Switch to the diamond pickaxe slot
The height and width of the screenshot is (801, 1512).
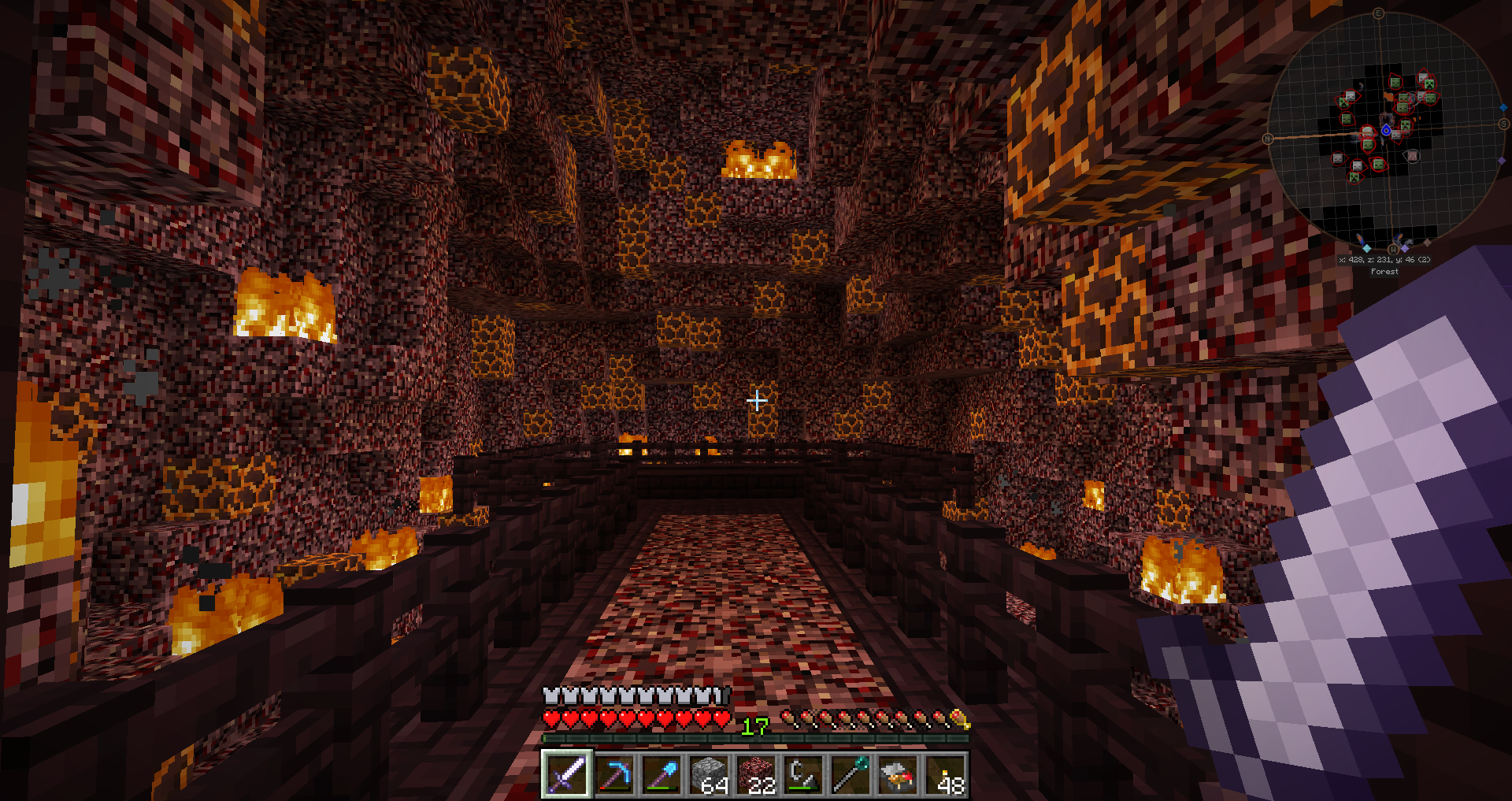pos(614,774)
